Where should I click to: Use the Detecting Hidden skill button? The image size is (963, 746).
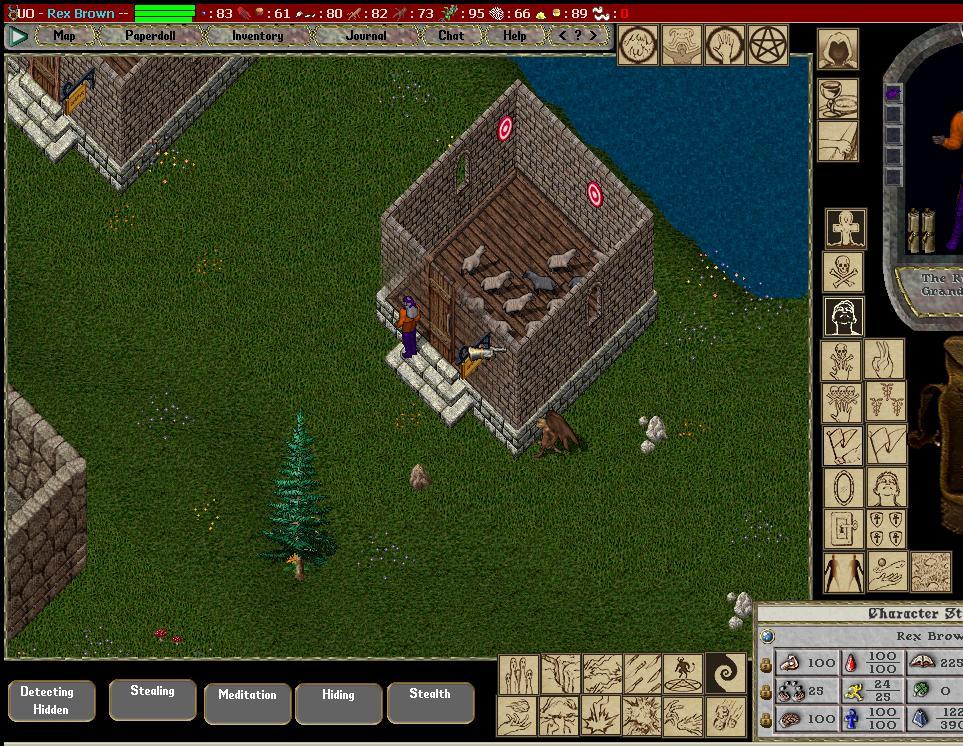[47, 700]
